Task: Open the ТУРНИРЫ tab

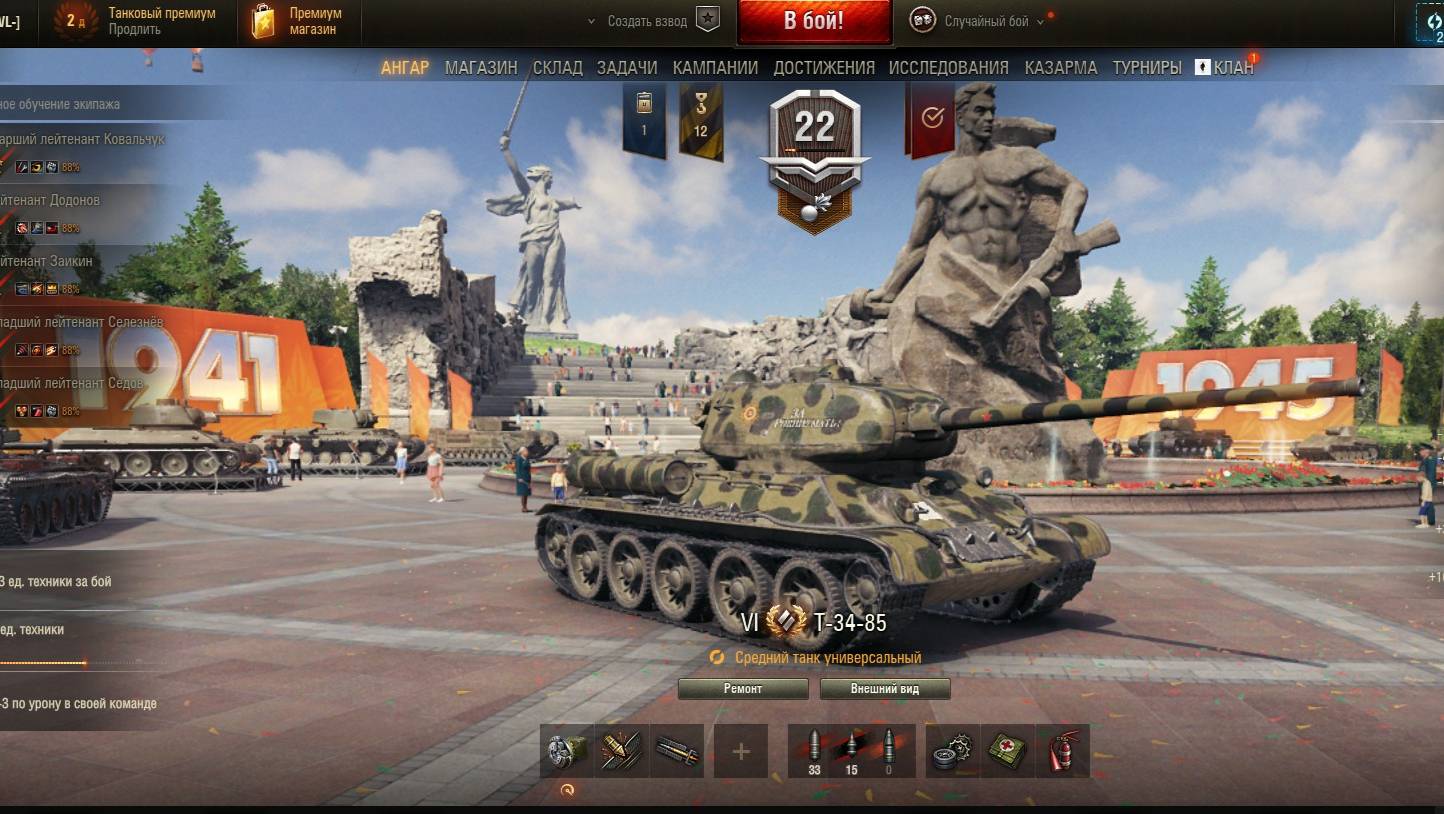Action: (x=1146, y=68)
